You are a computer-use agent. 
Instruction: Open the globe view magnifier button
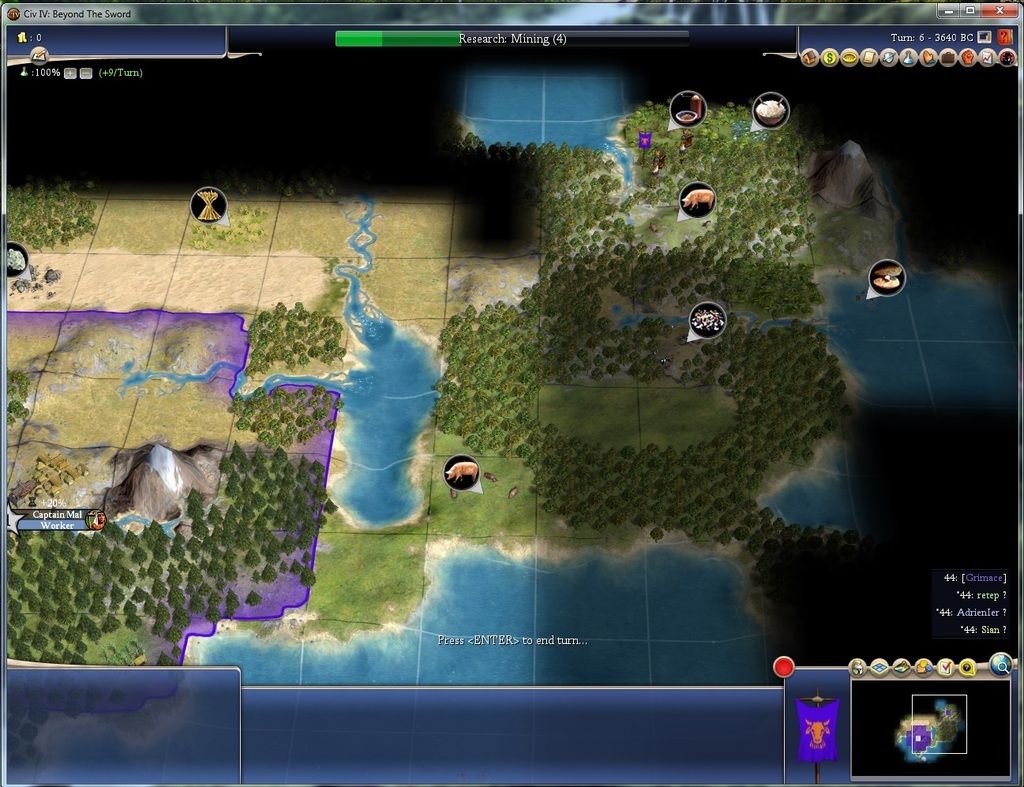[x=1000, y=663]
